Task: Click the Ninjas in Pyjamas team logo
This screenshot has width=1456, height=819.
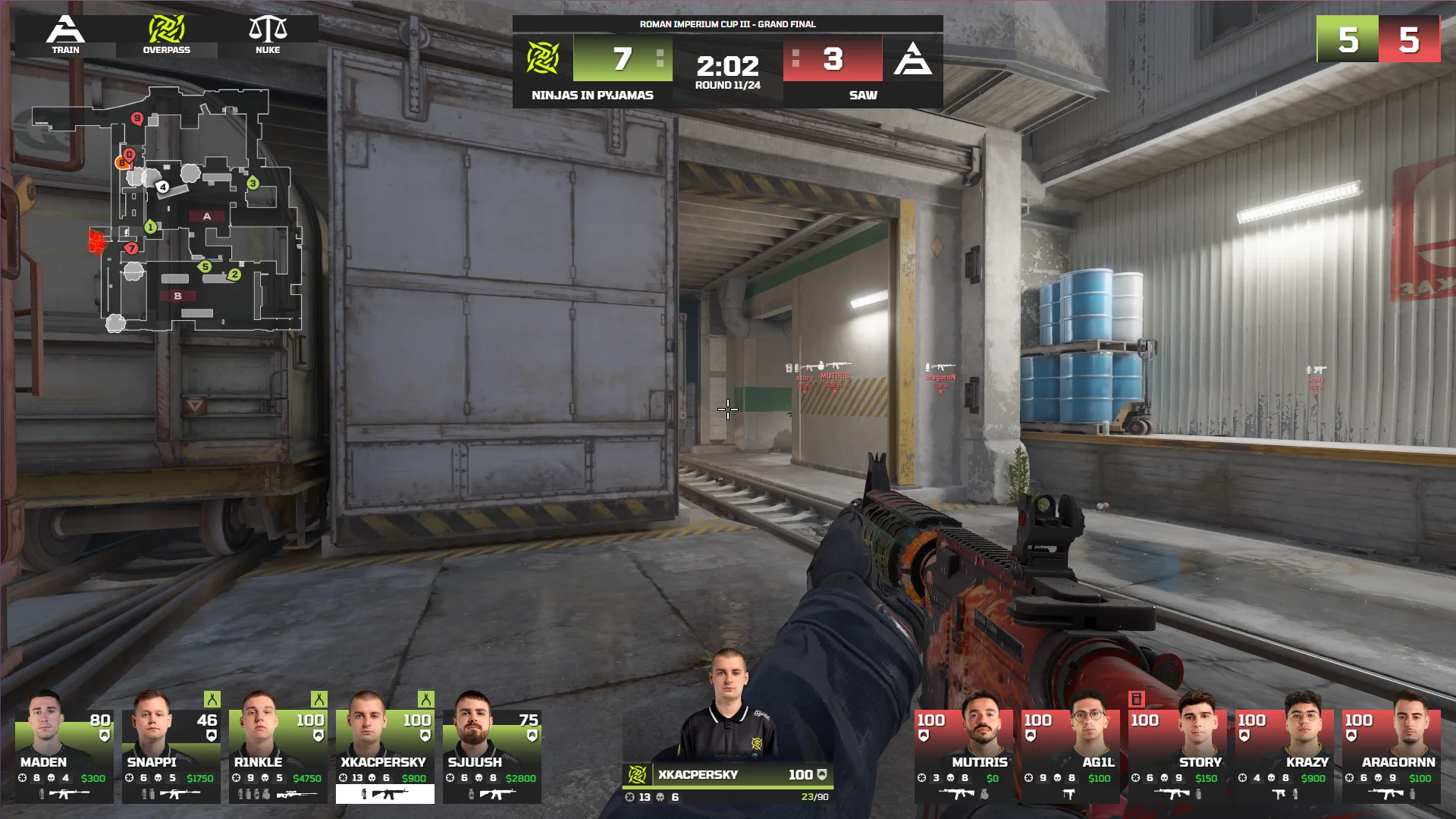Action: coord(543,58)
